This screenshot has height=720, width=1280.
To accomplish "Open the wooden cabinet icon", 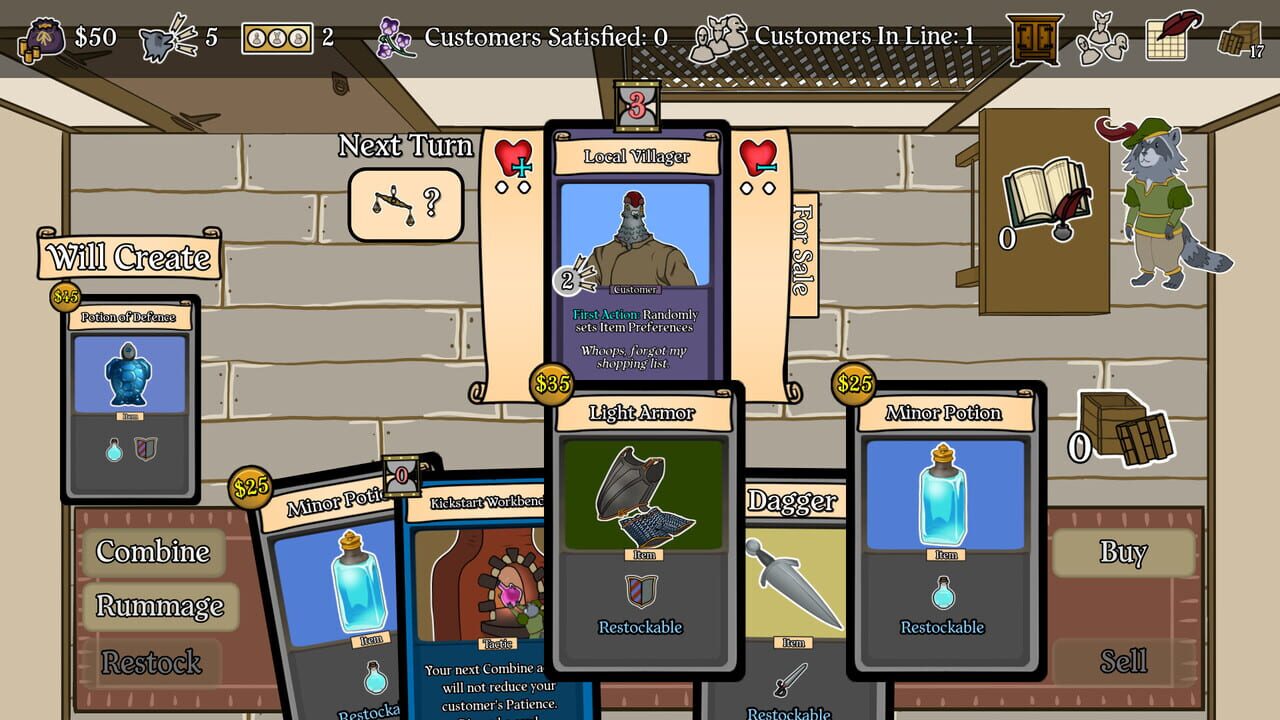I will coord(1033,39).
